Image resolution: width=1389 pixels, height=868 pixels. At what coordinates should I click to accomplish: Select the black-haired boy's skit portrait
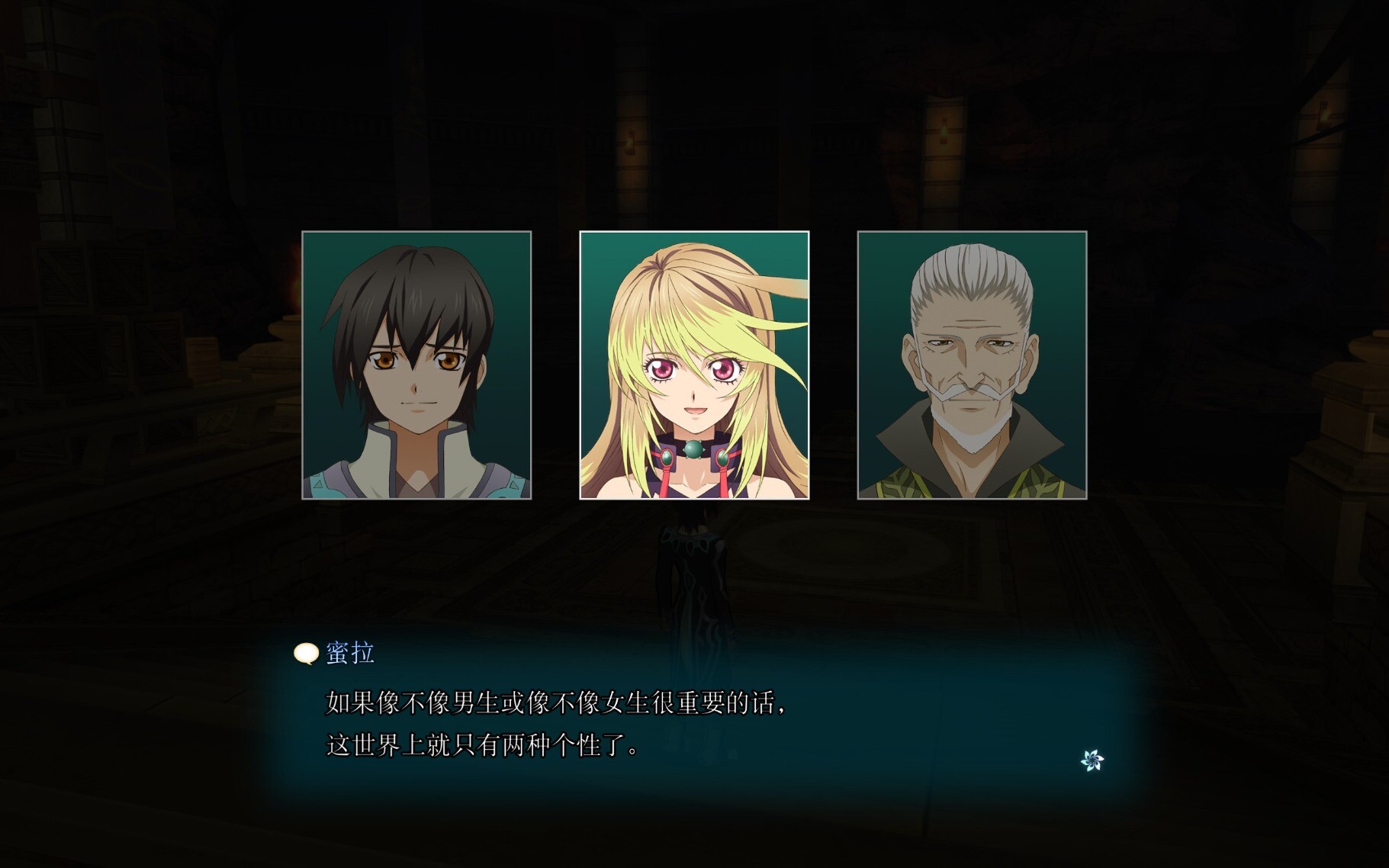pos(416,365)
